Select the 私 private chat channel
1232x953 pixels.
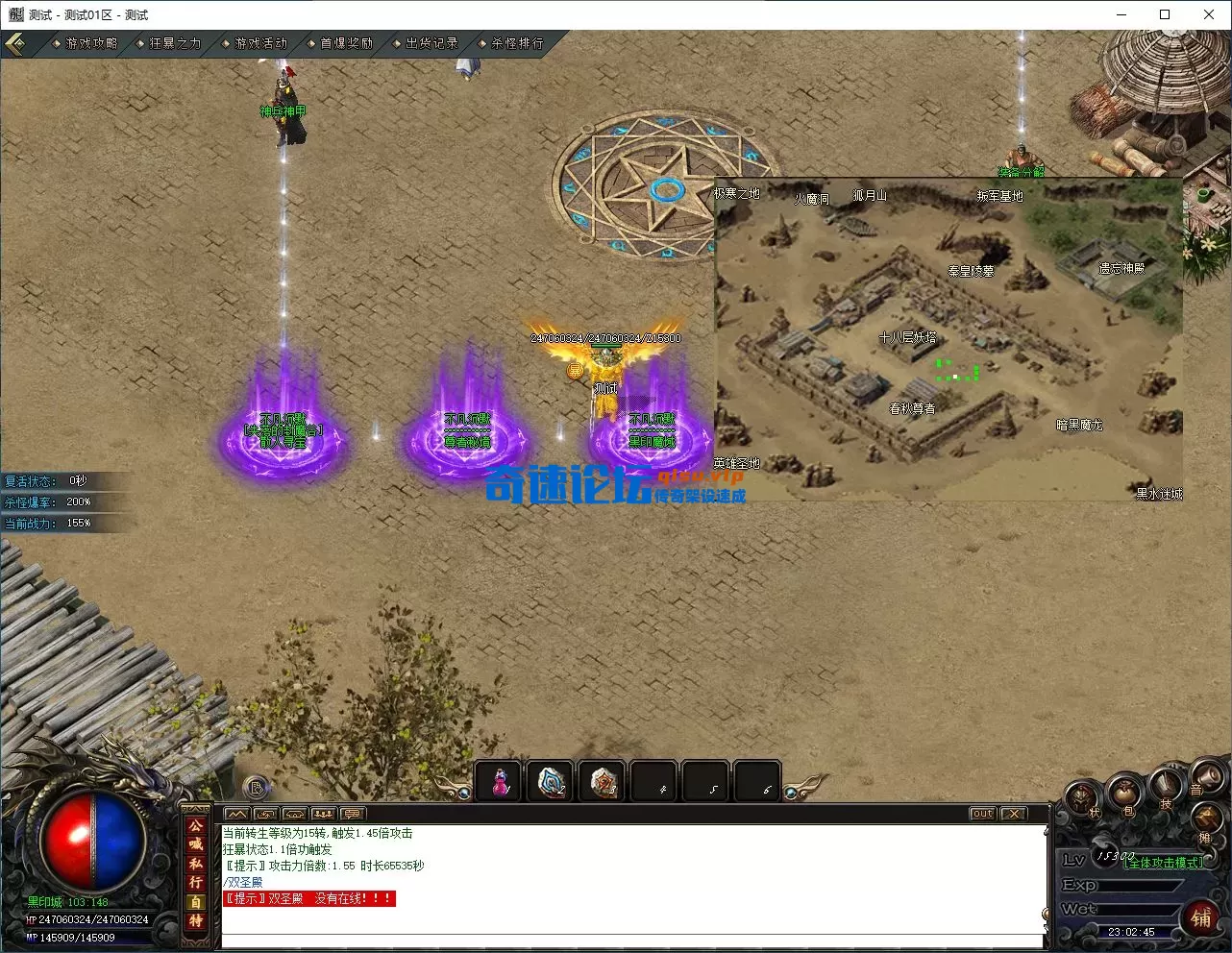click(x=196, y=864)
